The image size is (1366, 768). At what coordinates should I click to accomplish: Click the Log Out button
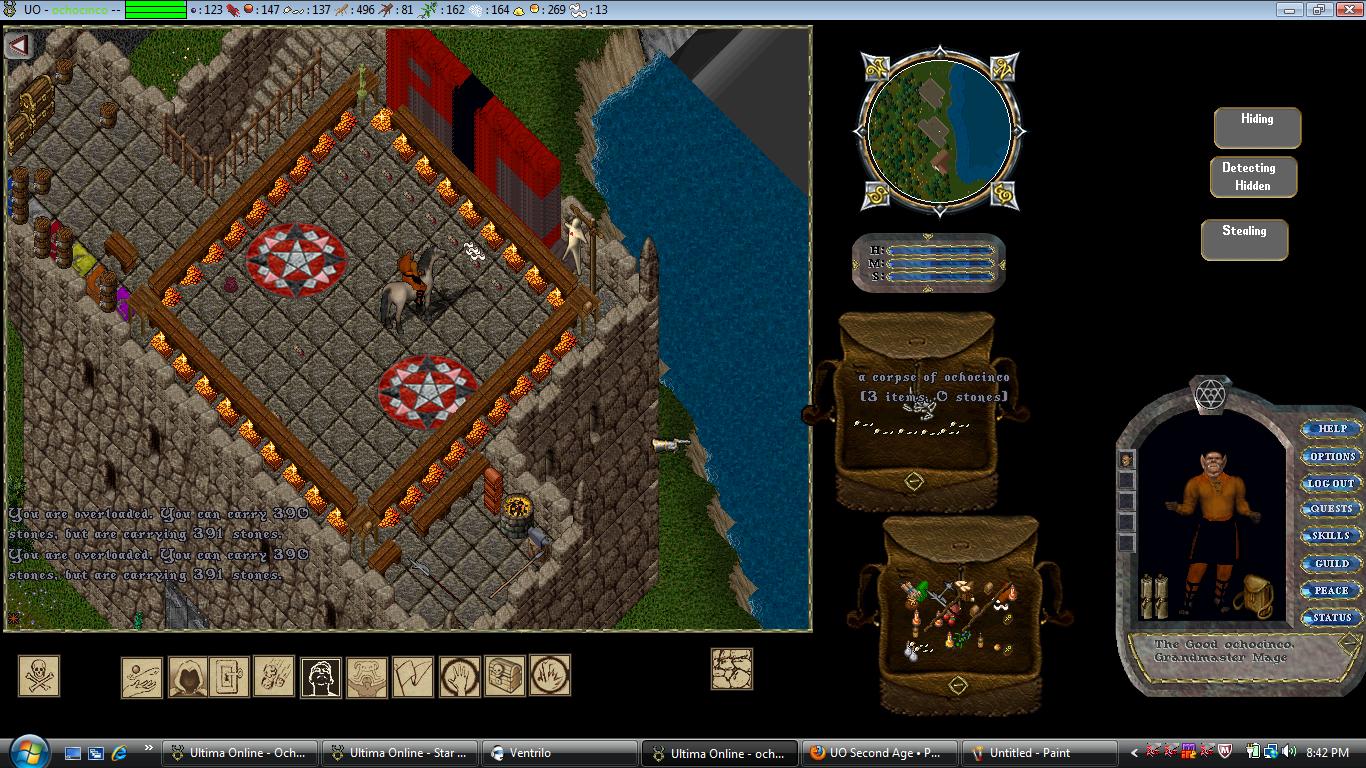(x=1332, y=483)
